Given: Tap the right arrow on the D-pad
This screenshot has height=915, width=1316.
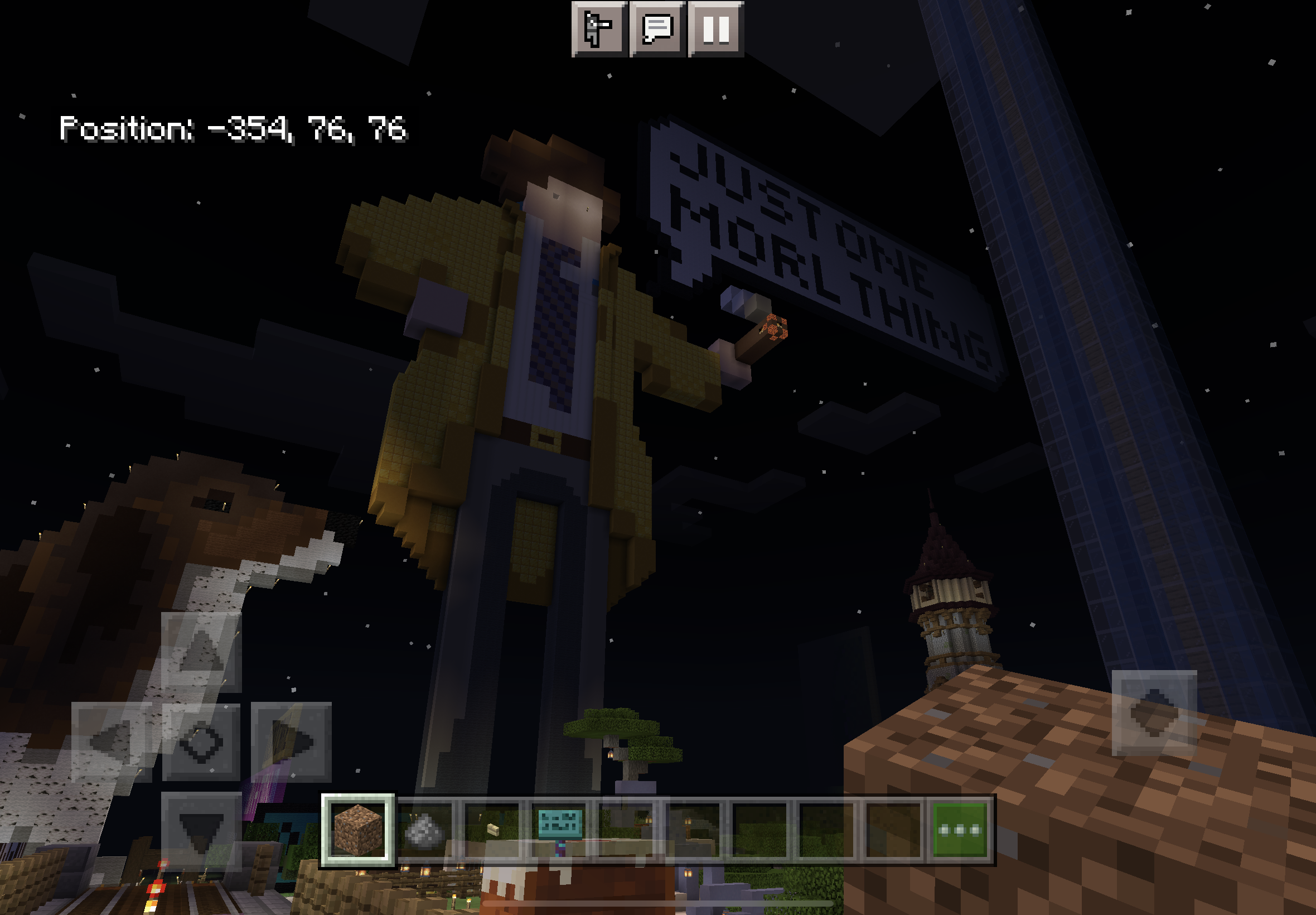Looking at the screenshot, I should click(x=291, y=741).
